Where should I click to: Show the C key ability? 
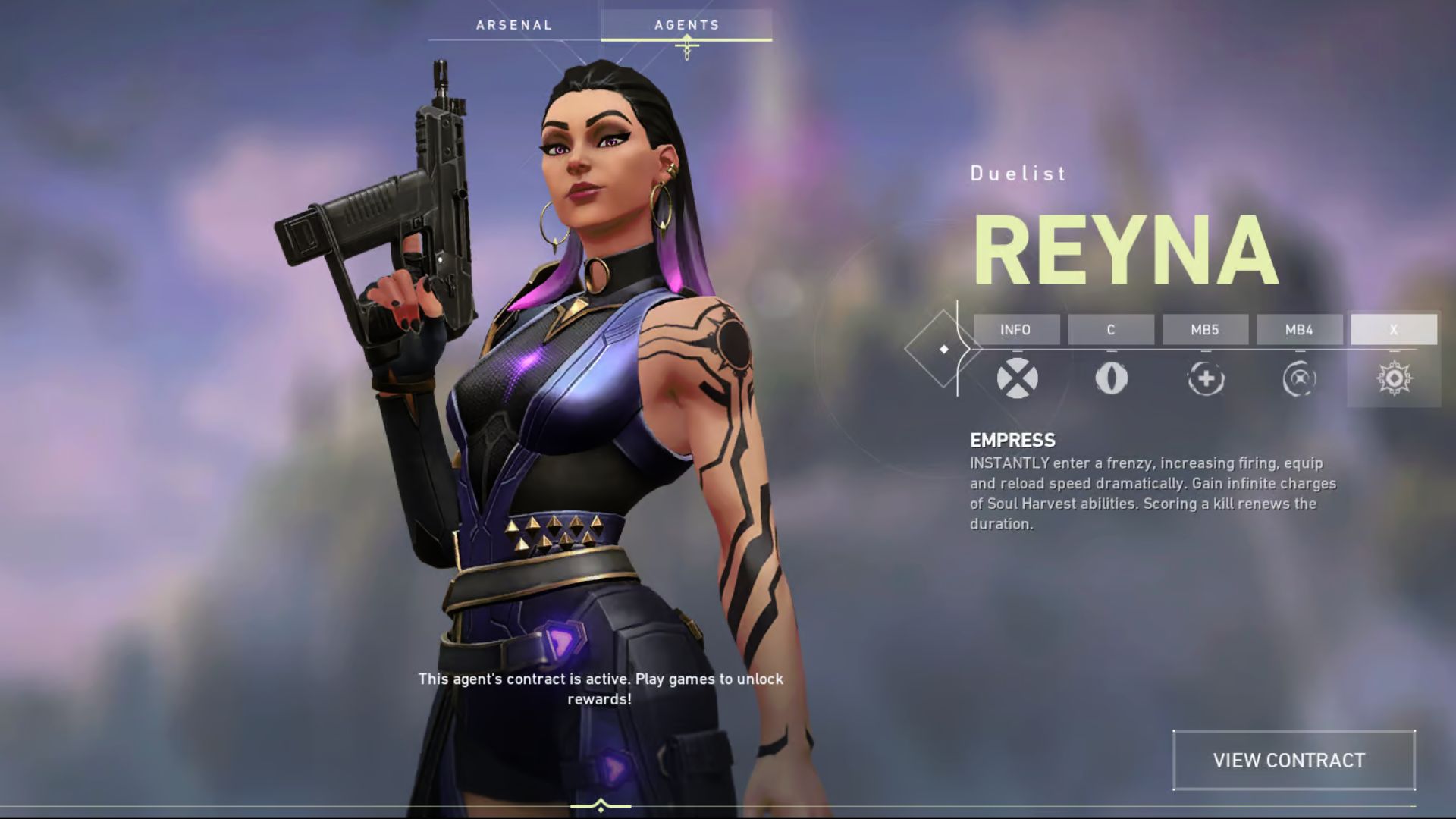1110,330
